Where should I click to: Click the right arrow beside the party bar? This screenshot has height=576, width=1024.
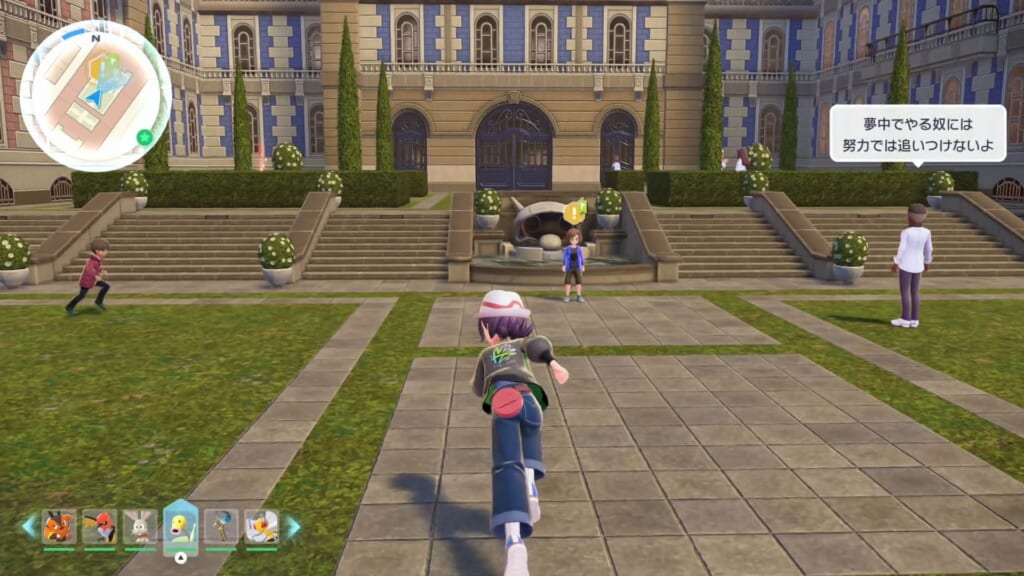click(293, 526)
